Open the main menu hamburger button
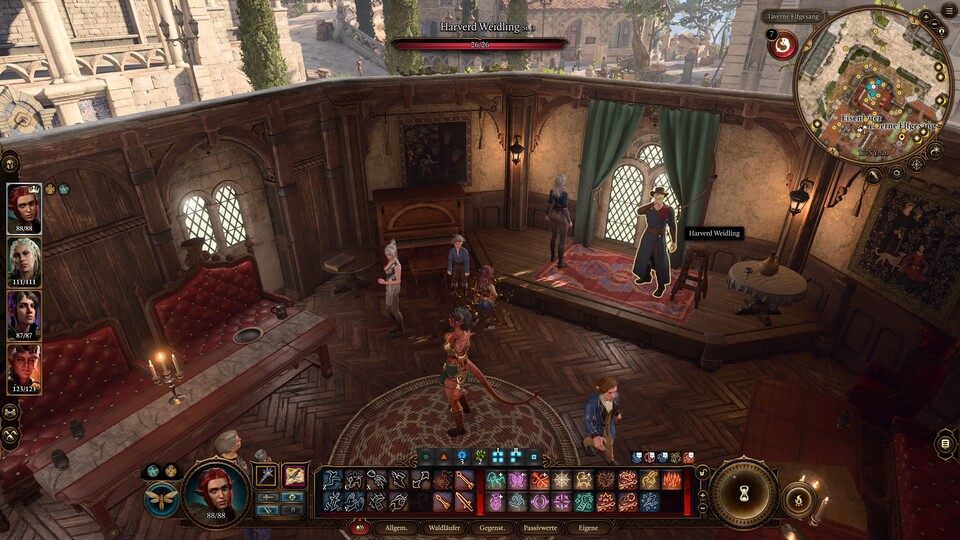The width and height of the screenshot is (960, 540). (x=948, y=10)
